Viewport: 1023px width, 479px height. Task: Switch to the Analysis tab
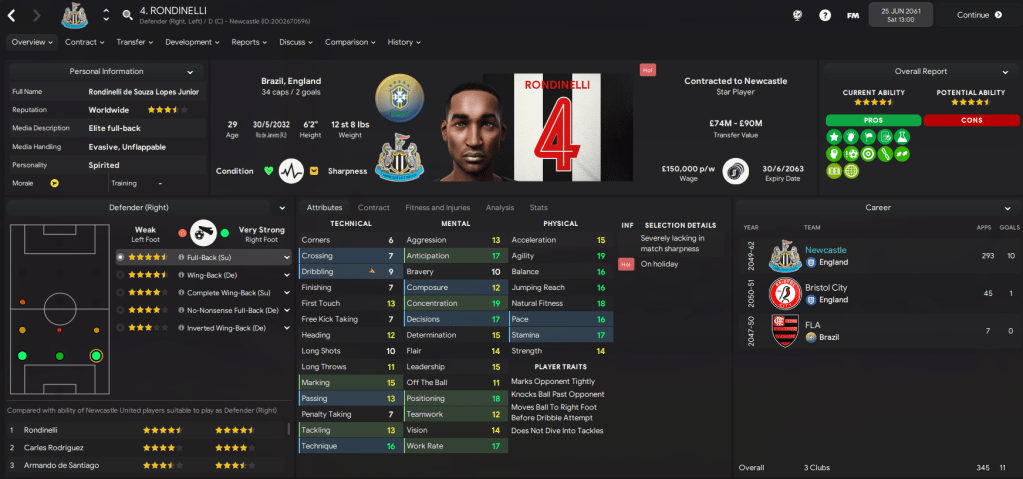[500, 208]
